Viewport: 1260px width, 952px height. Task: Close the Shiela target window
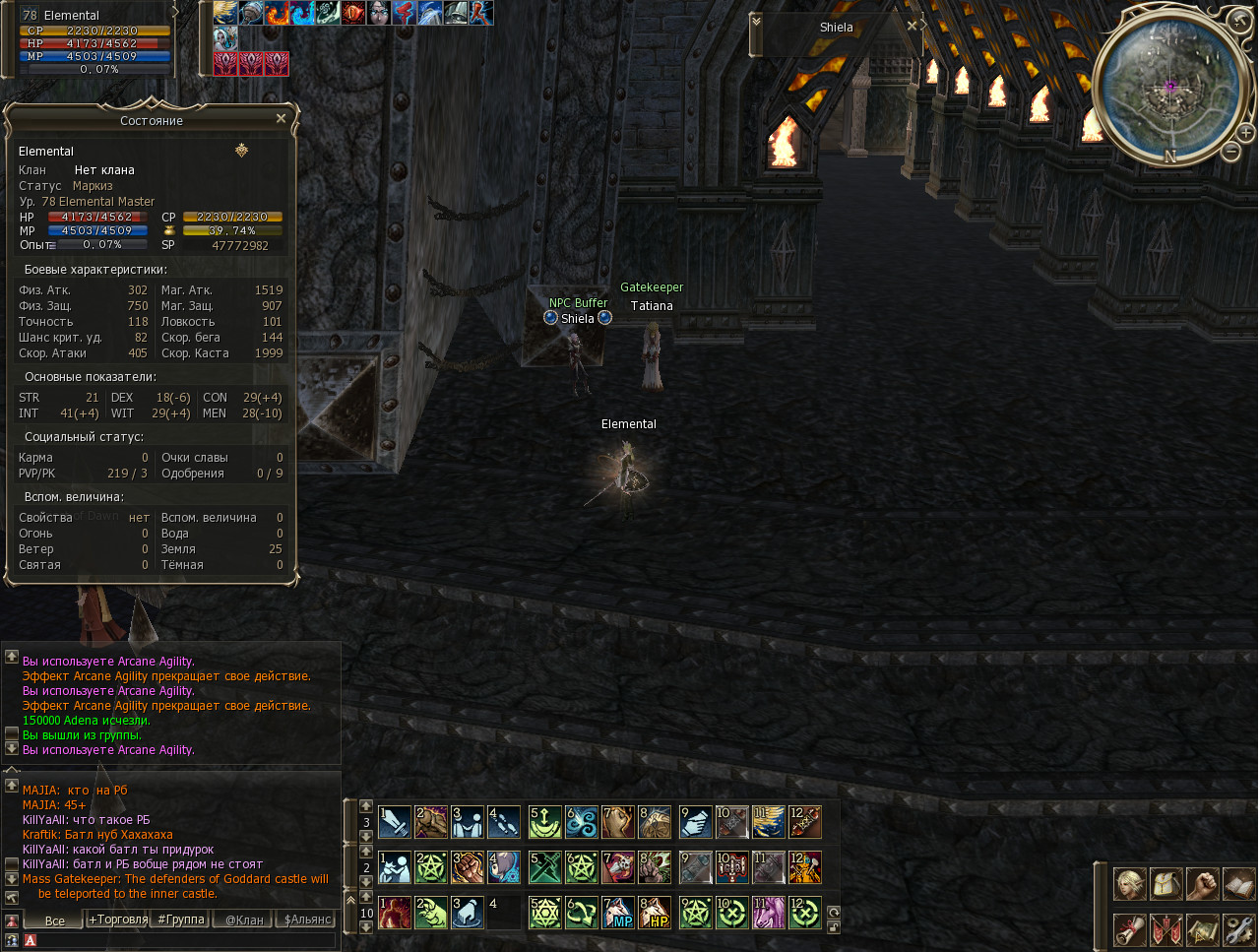[x=912, y=27]
